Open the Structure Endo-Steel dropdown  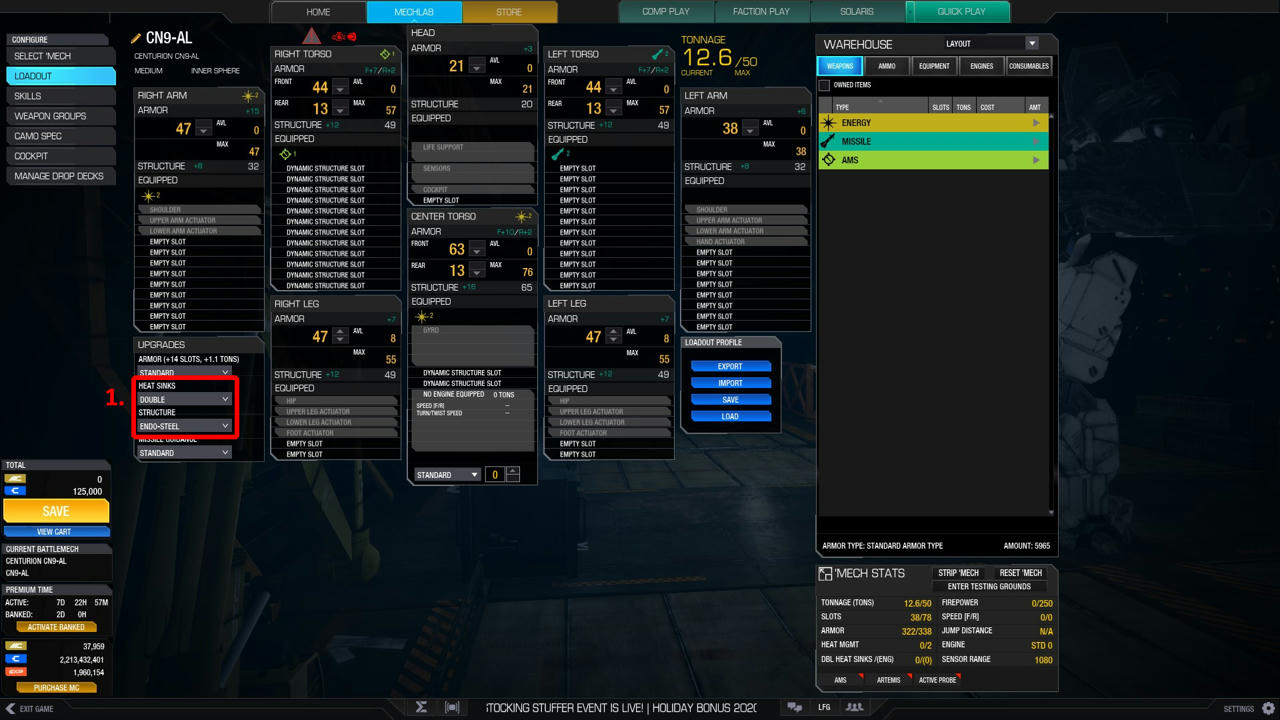(x=185, y=426)
